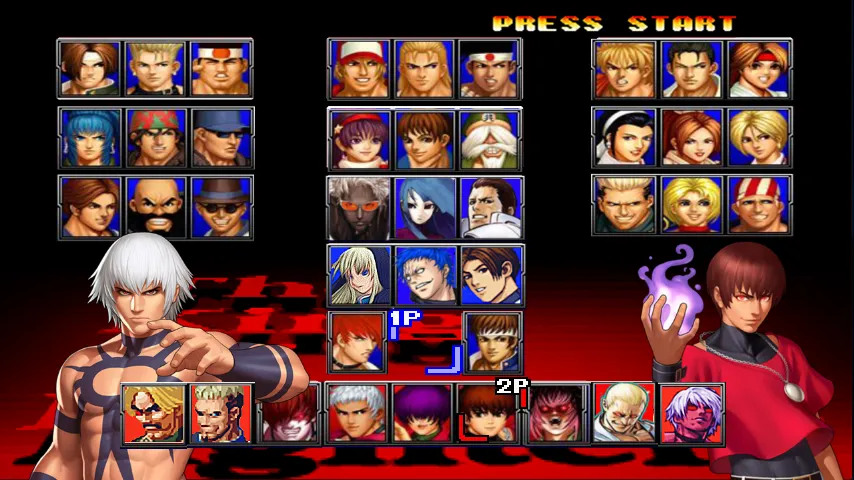854x480 pixels.
Task: Choose Ralf wearing the red bandana
Action: [x=156, y=137]
